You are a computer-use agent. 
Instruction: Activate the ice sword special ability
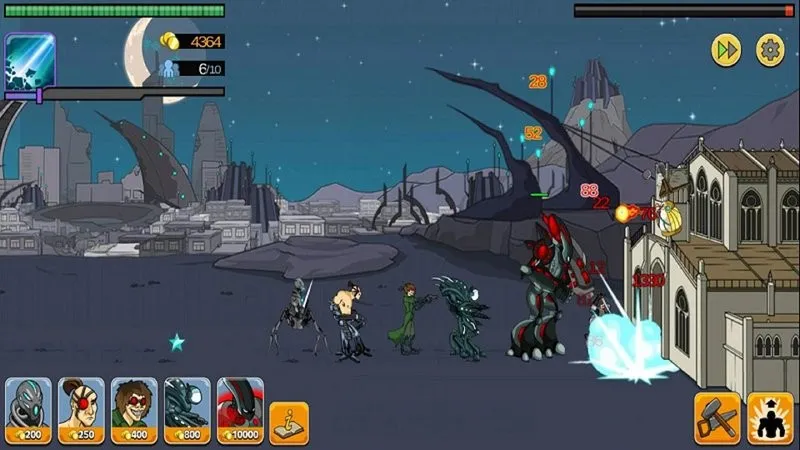click(29, 58)
